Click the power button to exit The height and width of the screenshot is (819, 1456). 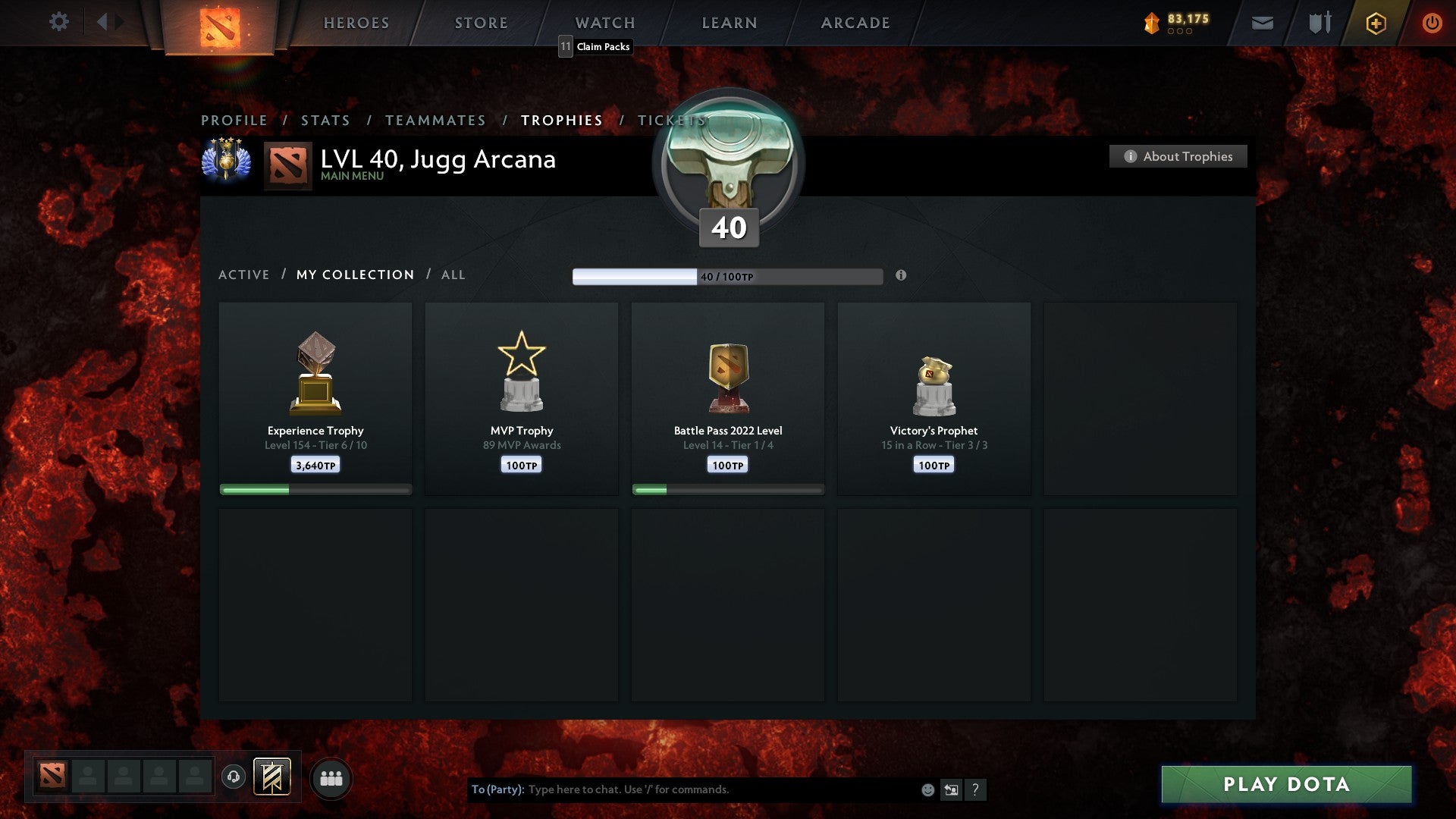click(x=1432, y=23)
